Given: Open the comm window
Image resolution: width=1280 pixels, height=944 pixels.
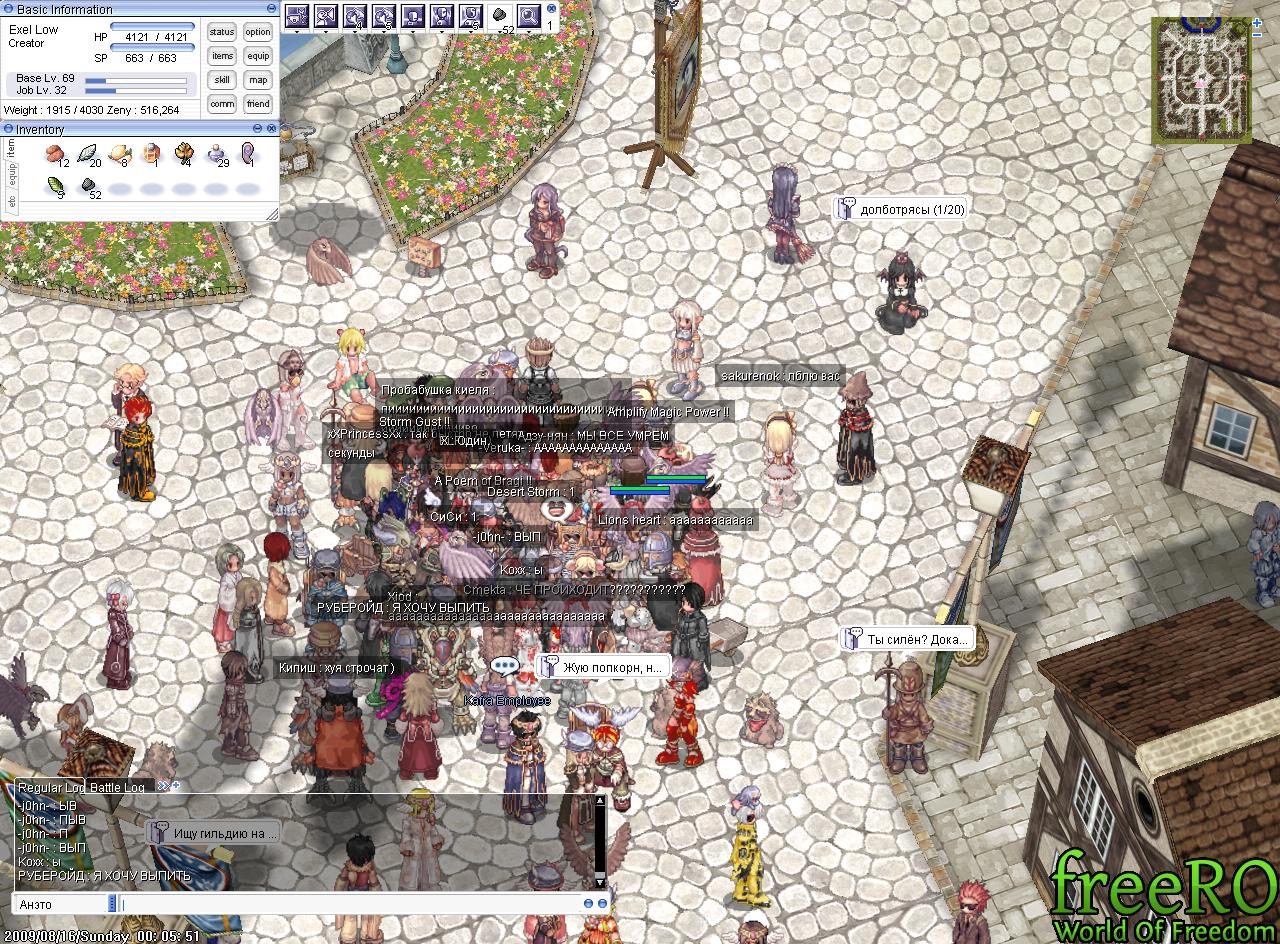Looking at the screenshot, I should (222, 104).
